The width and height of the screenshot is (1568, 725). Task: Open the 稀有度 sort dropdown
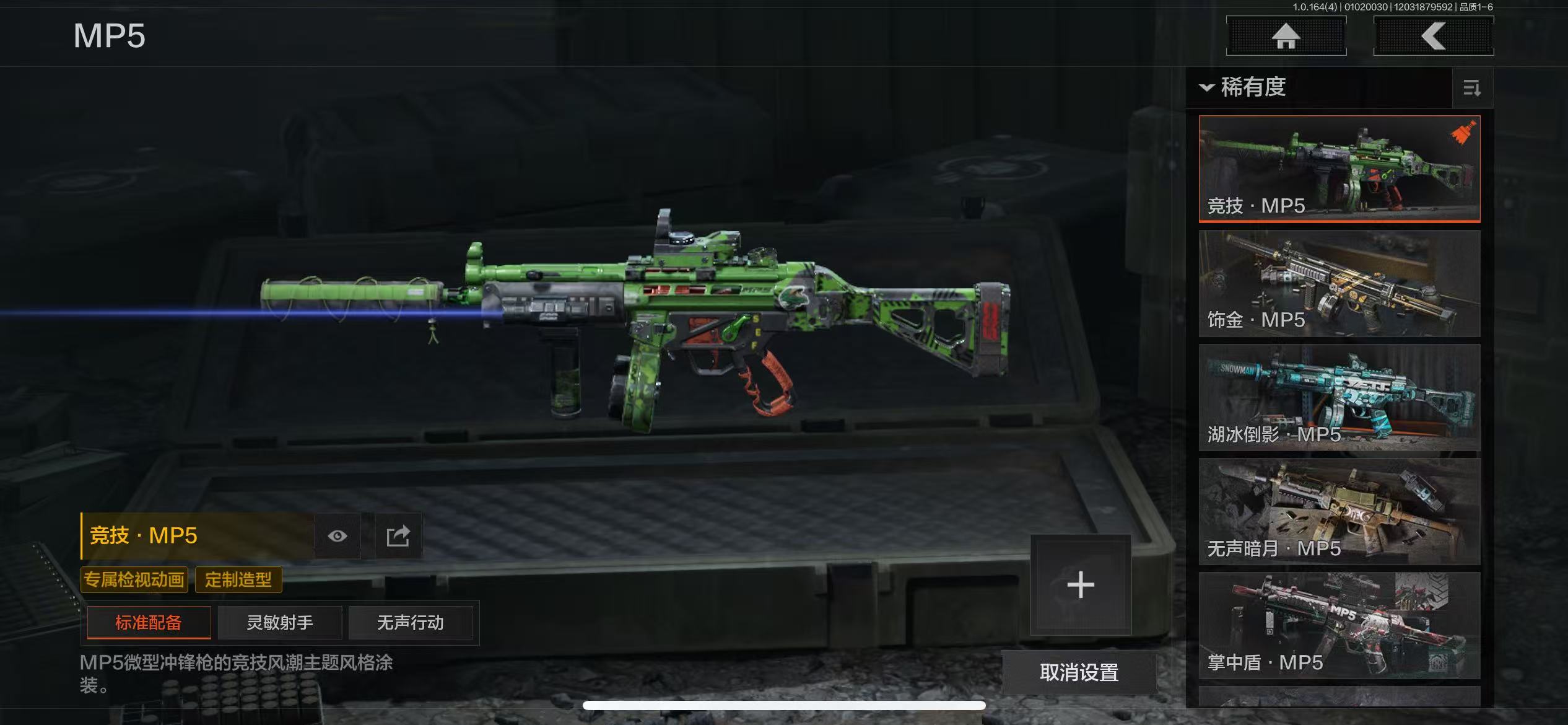point(1245,87)
